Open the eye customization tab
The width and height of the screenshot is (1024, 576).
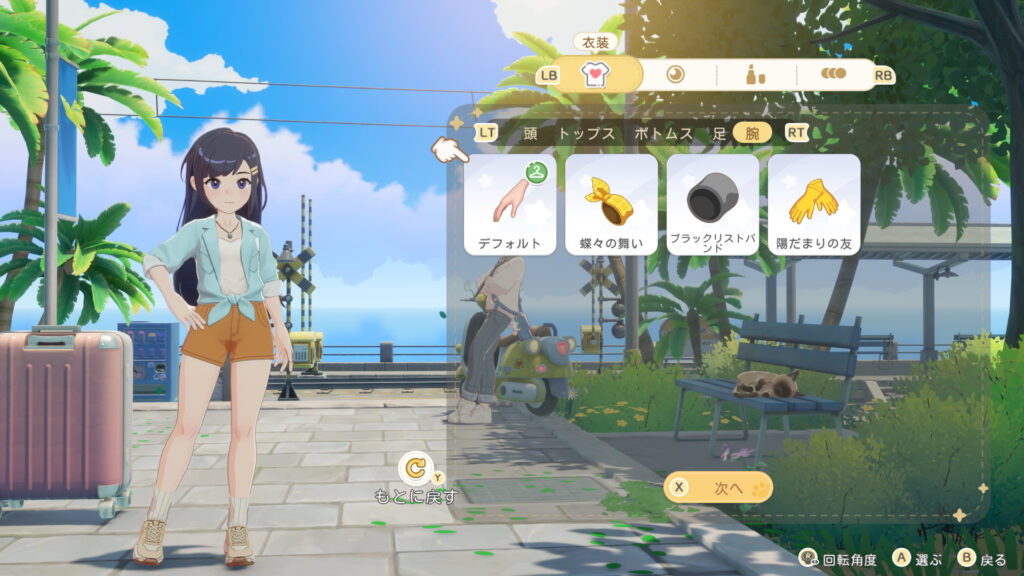tap(676, 75)
